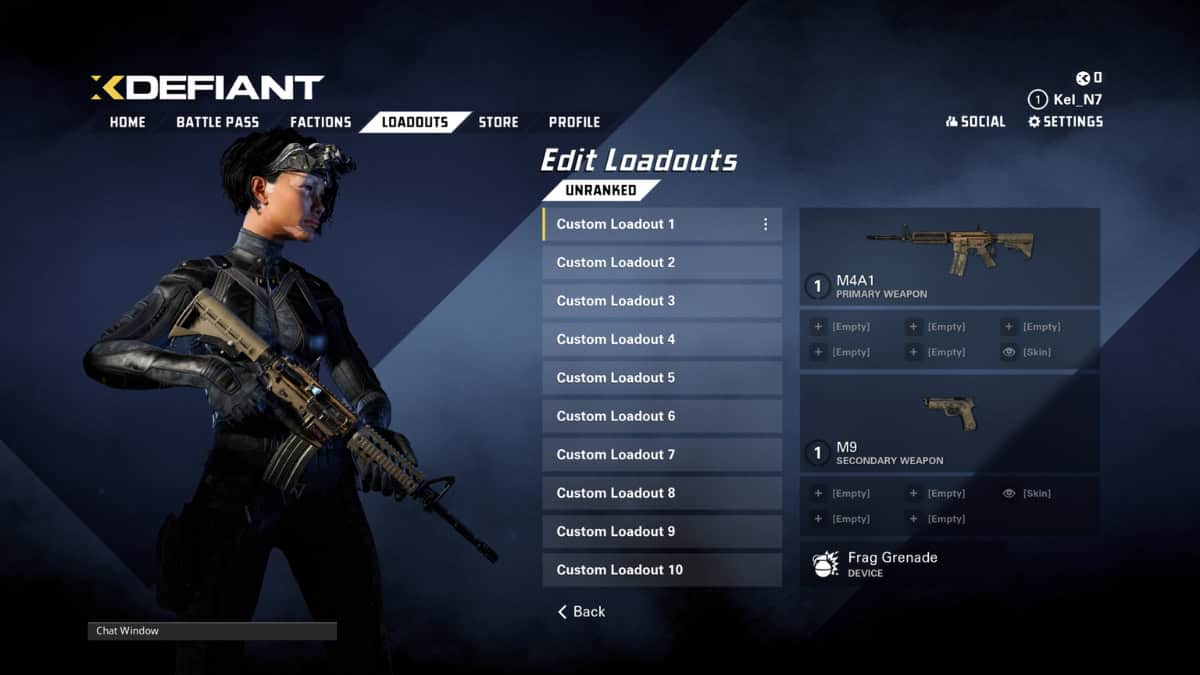The image size is (1200, 675).
Task: Select the M4A1 primary weapon slot
Action: [949, 257]
